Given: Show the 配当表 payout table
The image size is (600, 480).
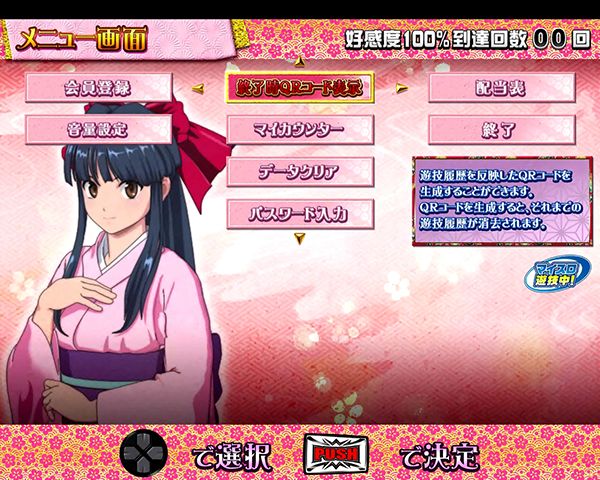Looking at the screenshot, I should [501, 87].
